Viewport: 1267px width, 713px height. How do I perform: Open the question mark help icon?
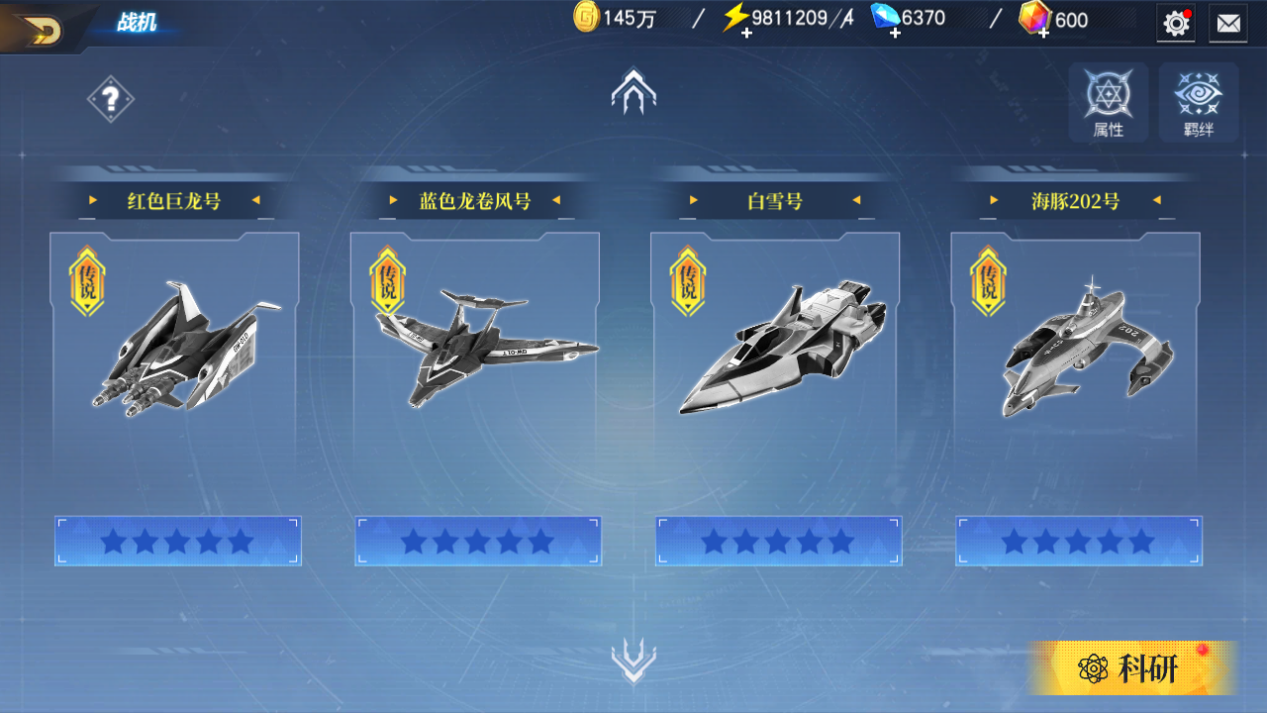pyautogui.click(x=110, y=99)
